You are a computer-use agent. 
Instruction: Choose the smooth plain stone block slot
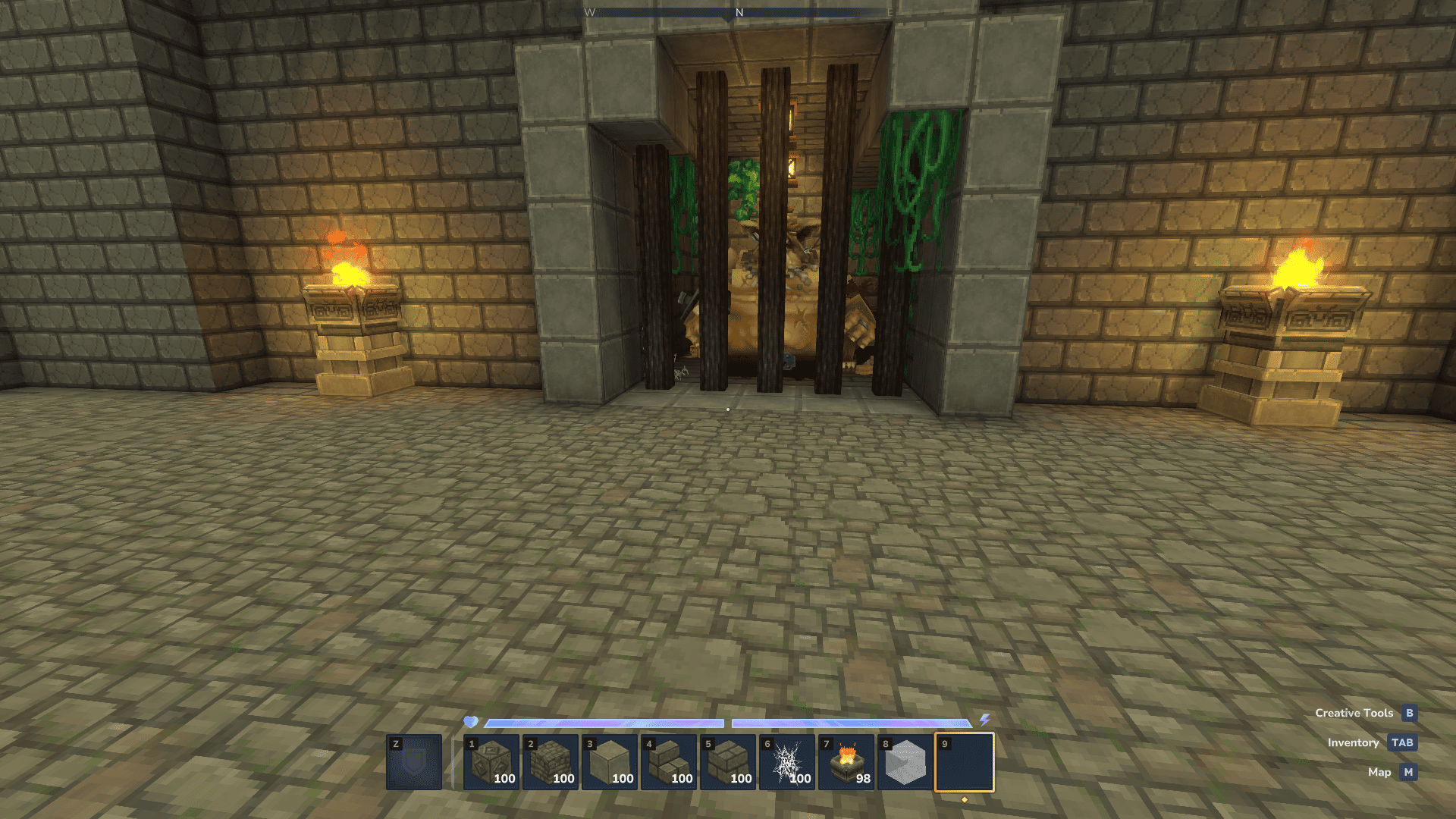click(609, 762)
